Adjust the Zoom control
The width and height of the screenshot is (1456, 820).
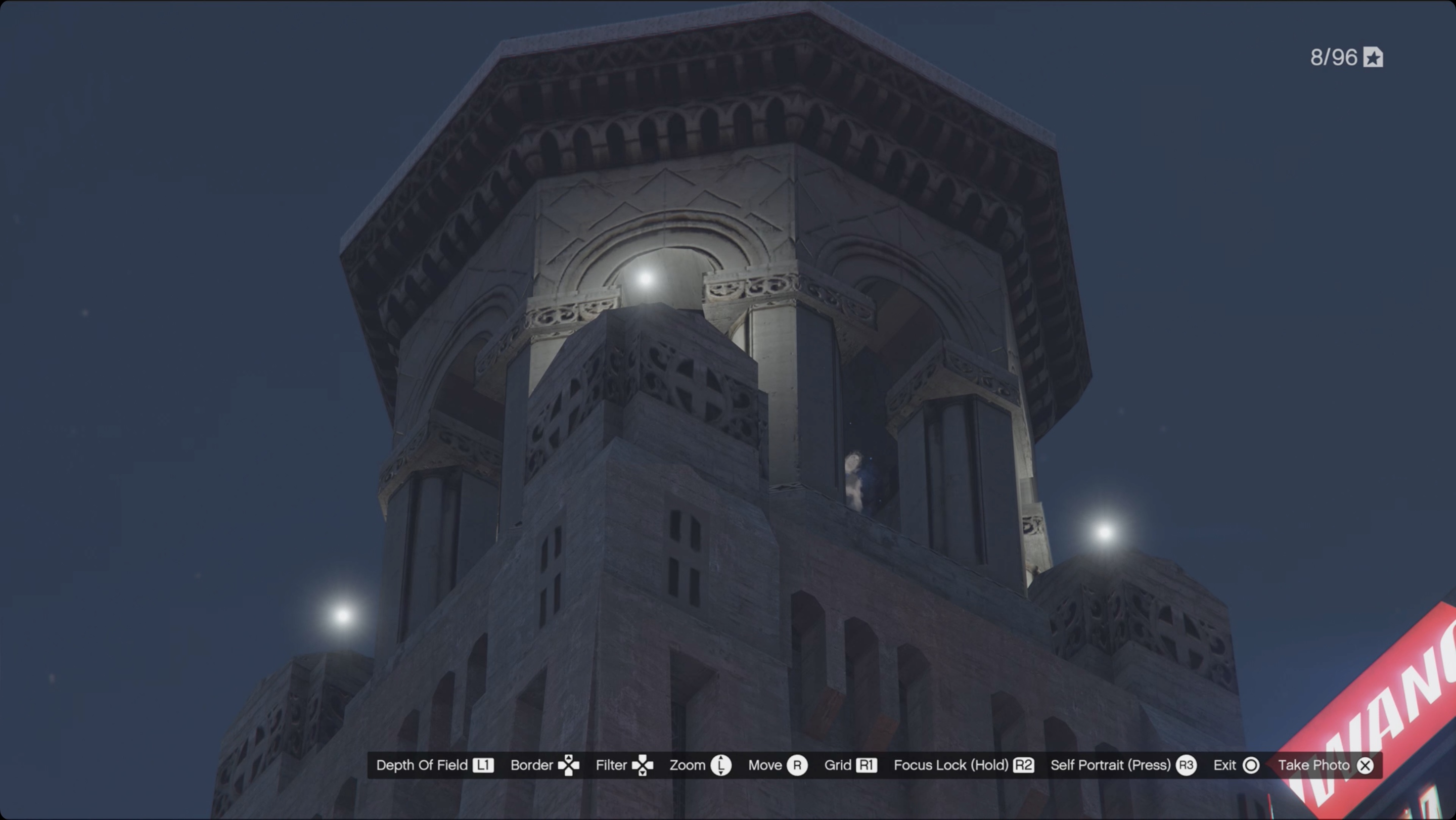(689, 765)
